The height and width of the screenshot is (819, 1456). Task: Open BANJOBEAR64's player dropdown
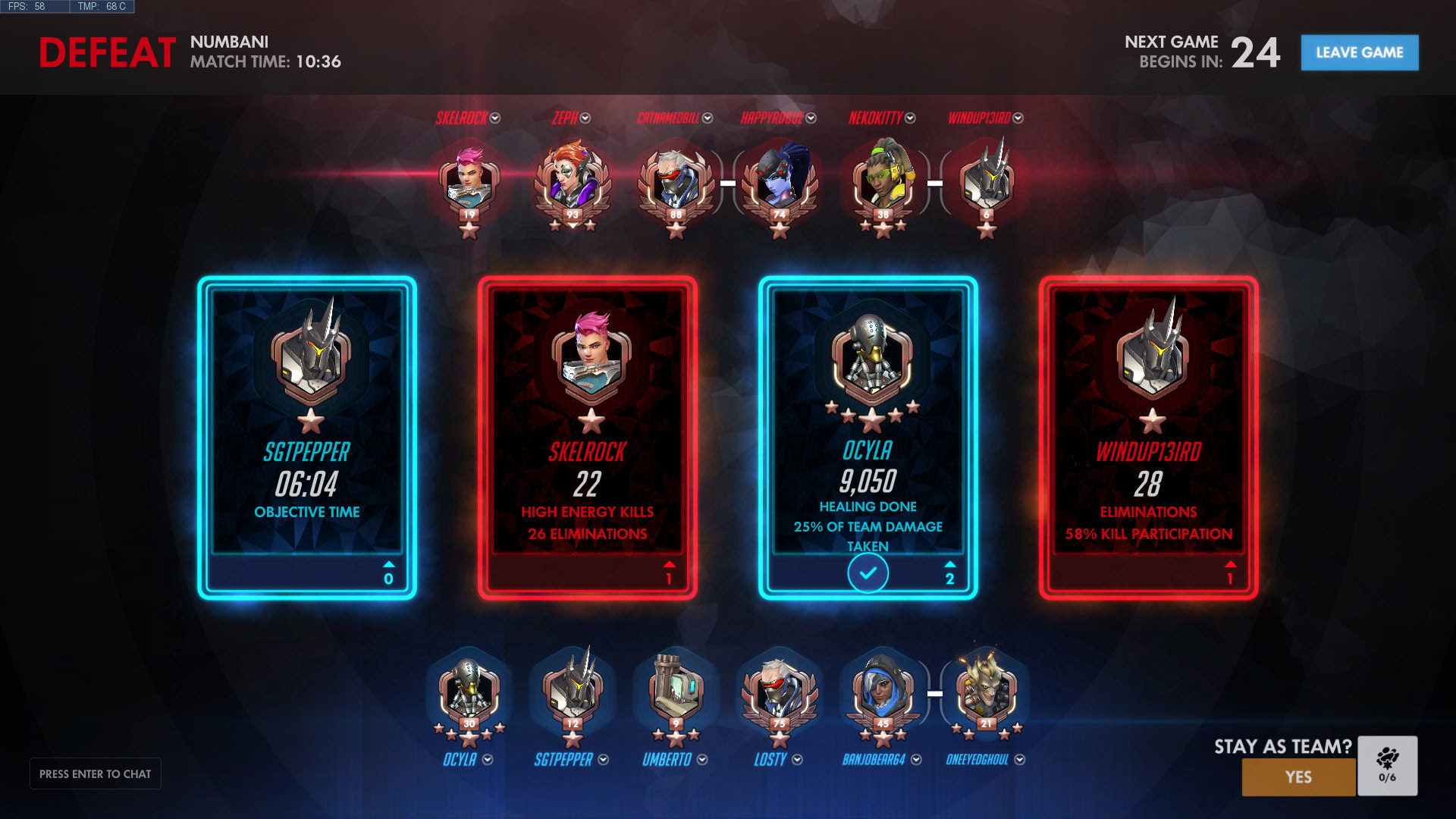pos(916,760)
